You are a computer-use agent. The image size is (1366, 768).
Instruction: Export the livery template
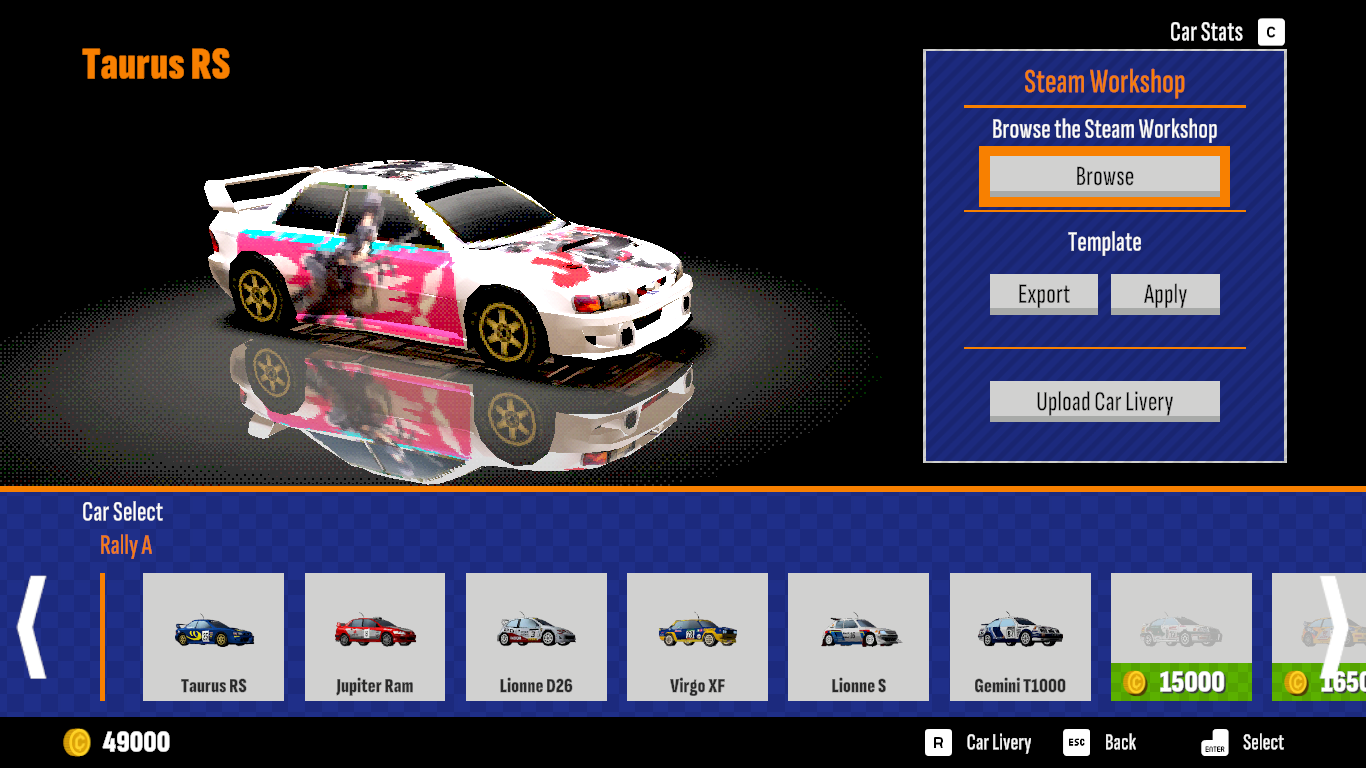tap(1043, 294)
